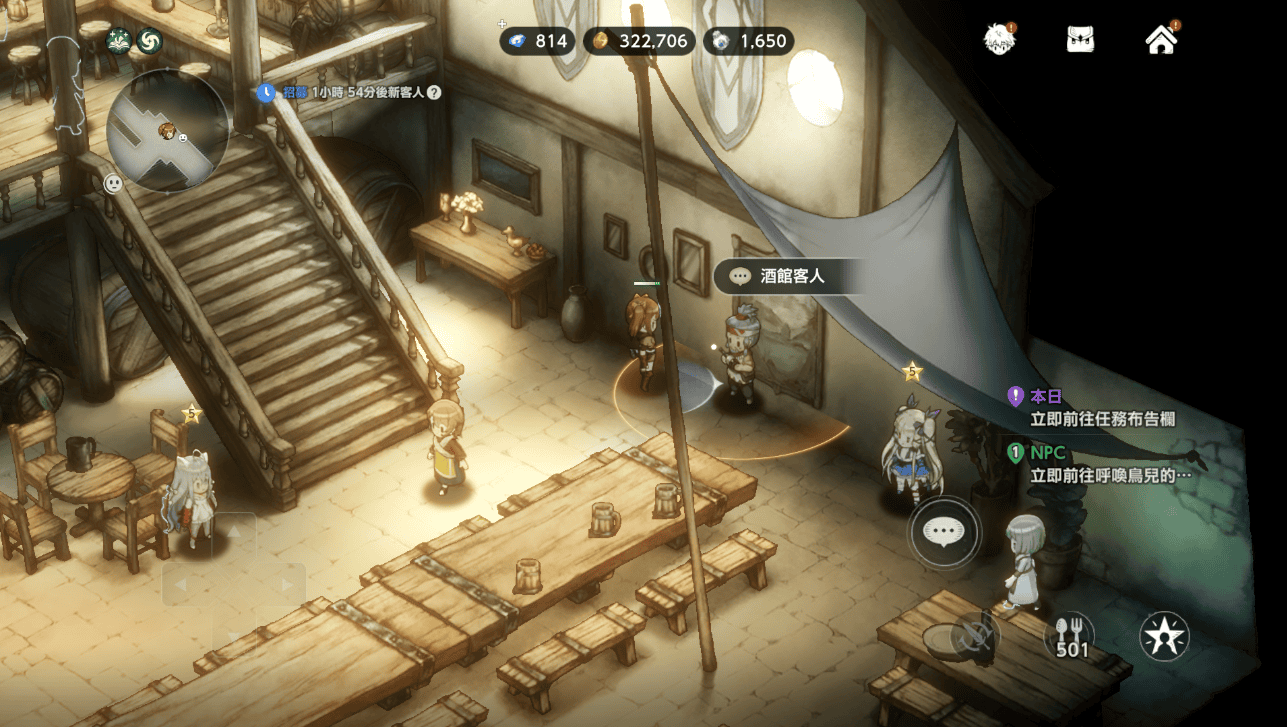Tap the gold coin currency counter
This screenshot has height=727, width=1287.
[639, 41]
